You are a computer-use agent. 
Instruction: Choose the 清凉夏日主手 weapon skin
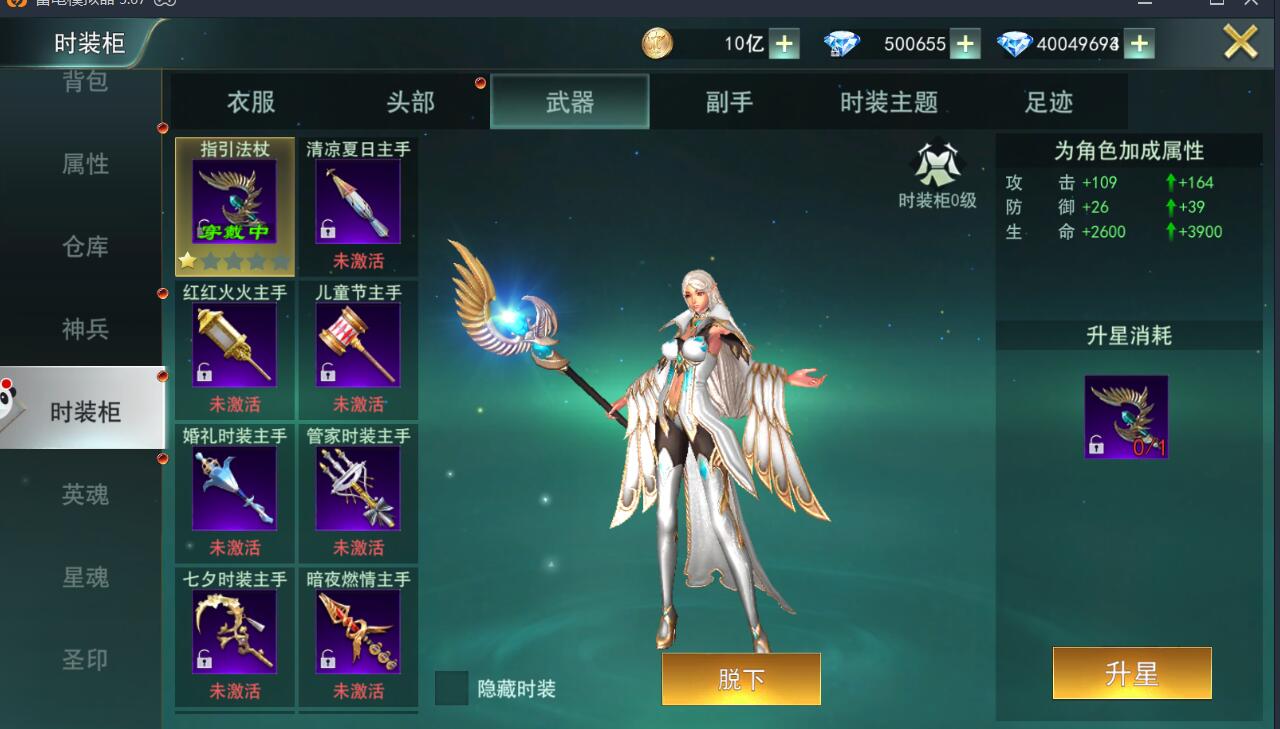pyautogui.click(x=358, y=203)
